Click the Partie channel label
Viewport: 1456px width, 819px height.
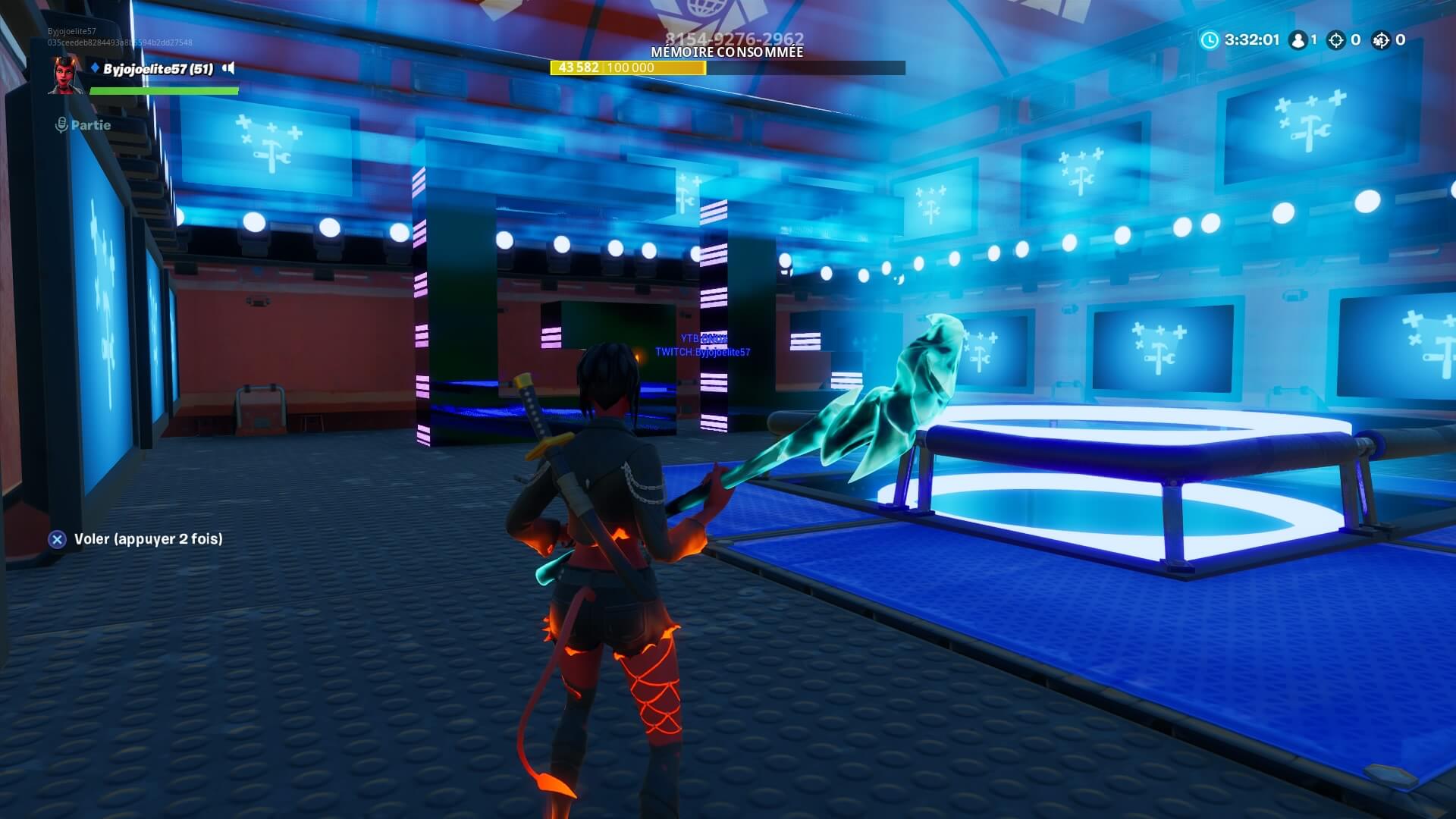[x=89, y=125]
